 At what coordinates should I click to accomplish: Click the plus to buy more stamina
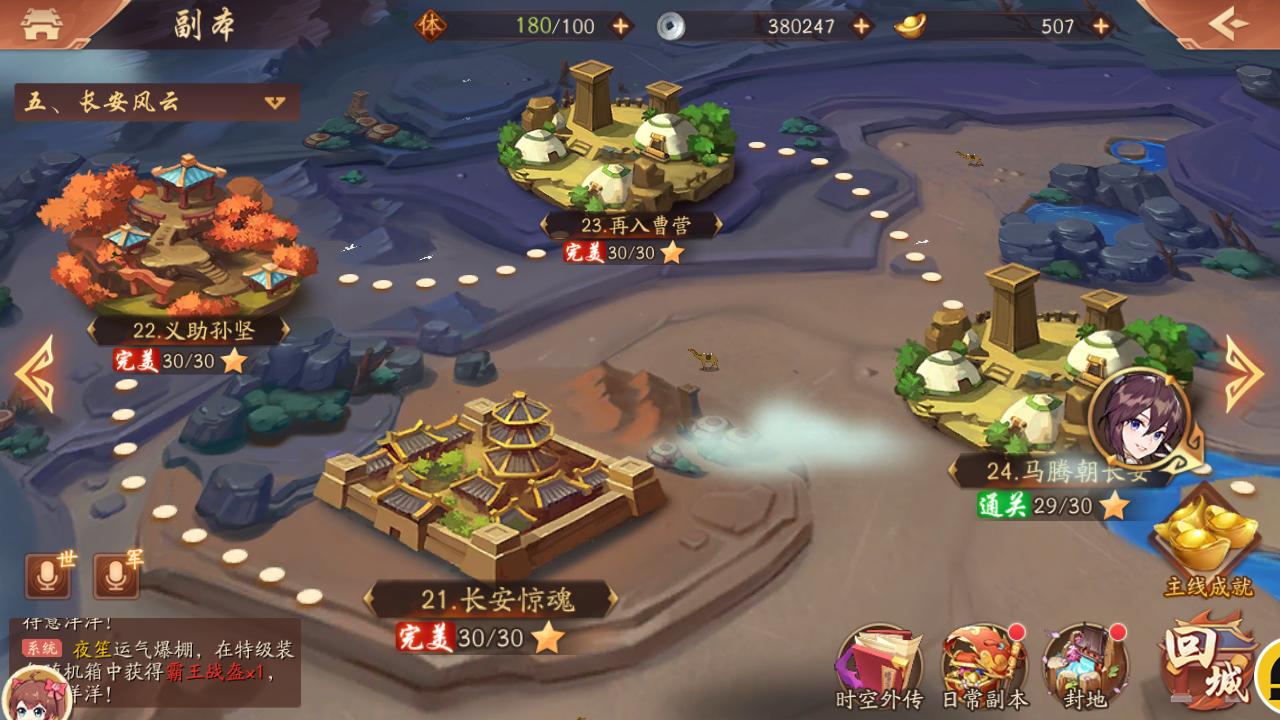point(622,27)
